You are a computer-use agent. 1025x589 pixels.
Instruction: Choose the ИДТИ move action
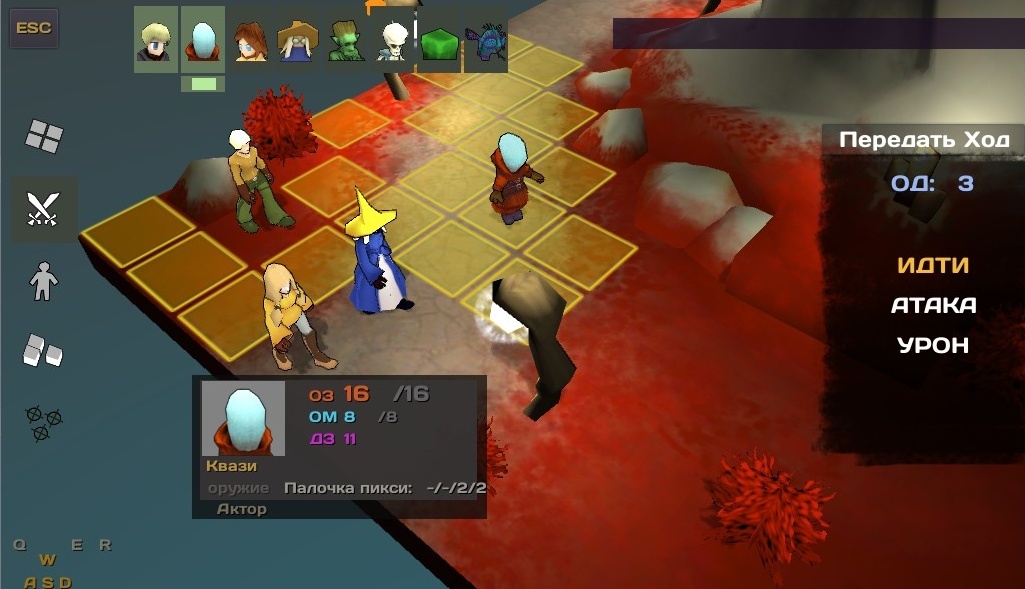coord(933,266)
